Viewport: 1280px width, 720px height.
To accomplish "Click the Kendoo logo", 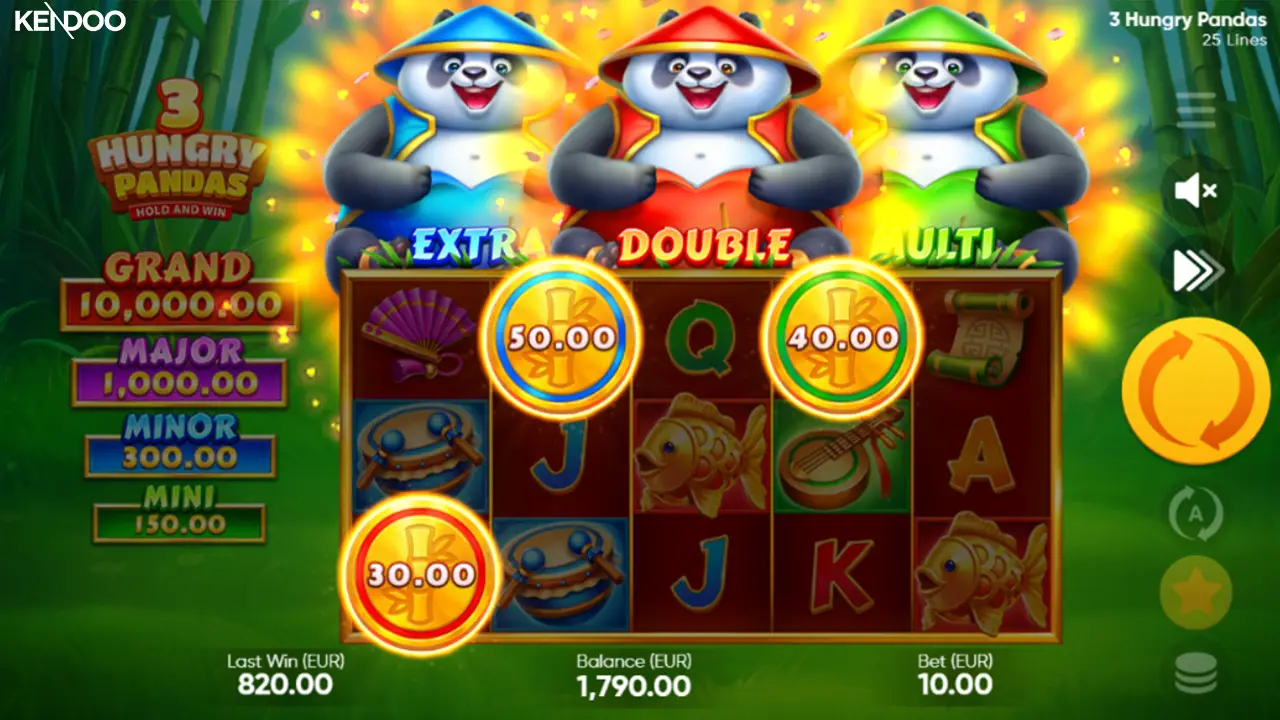I will [70, 22].
